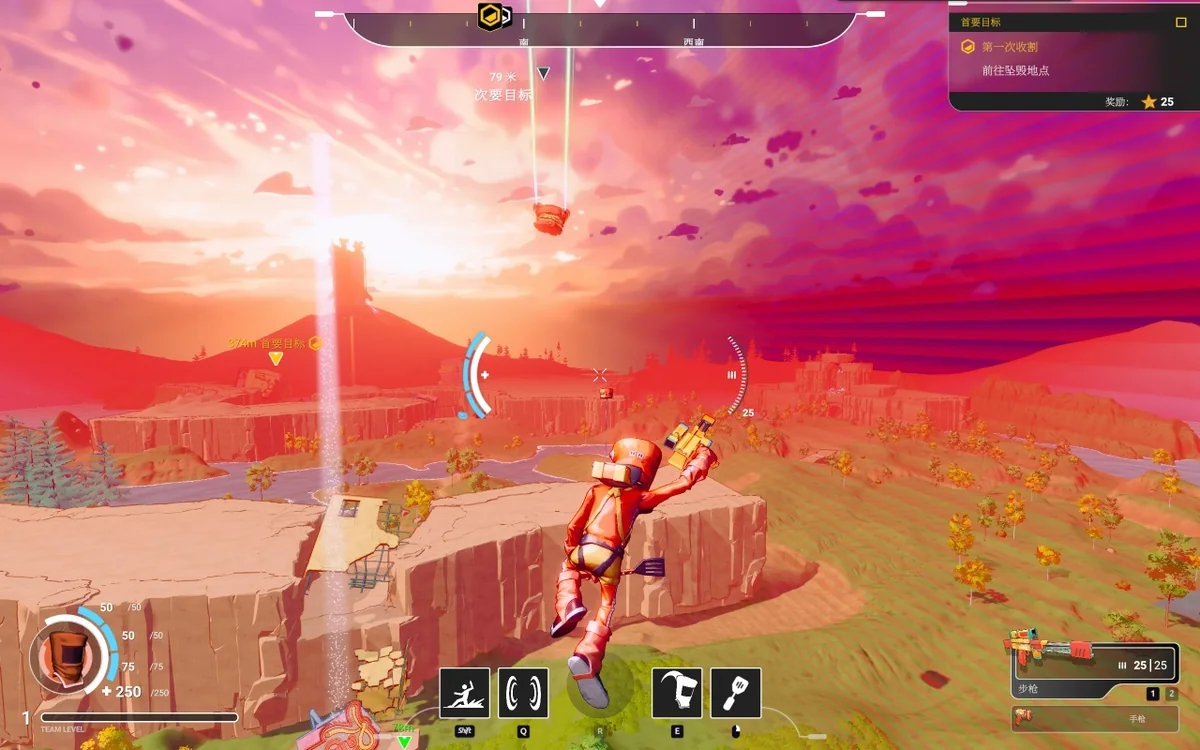1200x750 pixels.
Task: Use the double-ring portal ability
Action: click(x=523, y=693)
